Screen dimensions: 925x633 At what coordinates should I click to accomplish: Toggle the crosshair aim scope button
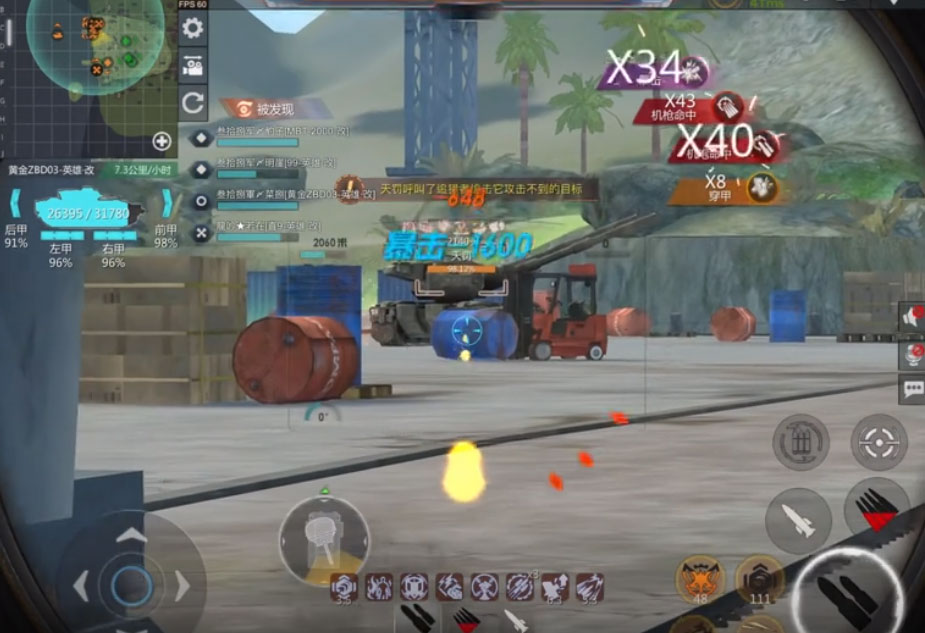(x=879, y=441)
